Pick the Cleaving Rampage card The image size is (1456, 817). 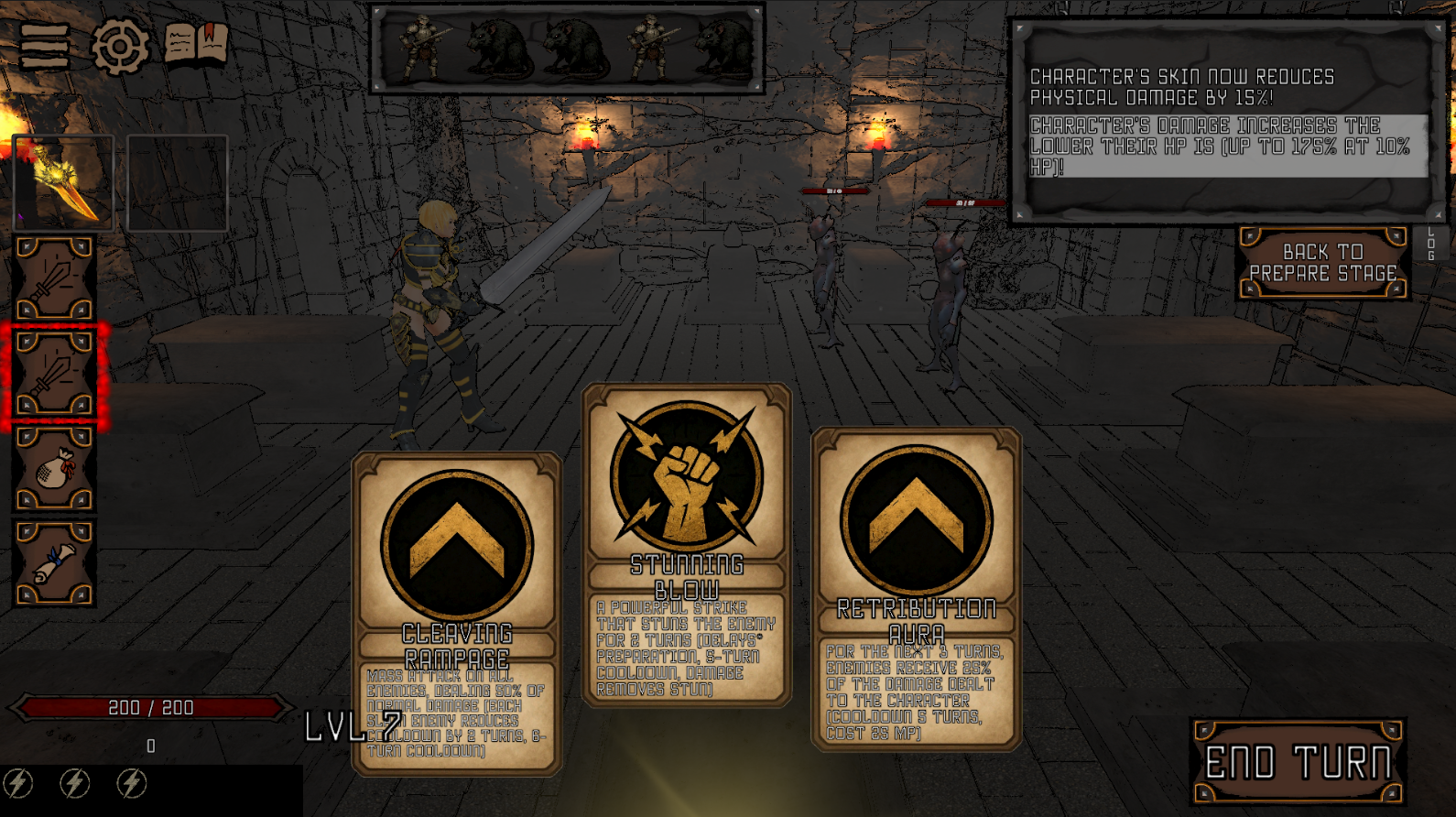456,614
